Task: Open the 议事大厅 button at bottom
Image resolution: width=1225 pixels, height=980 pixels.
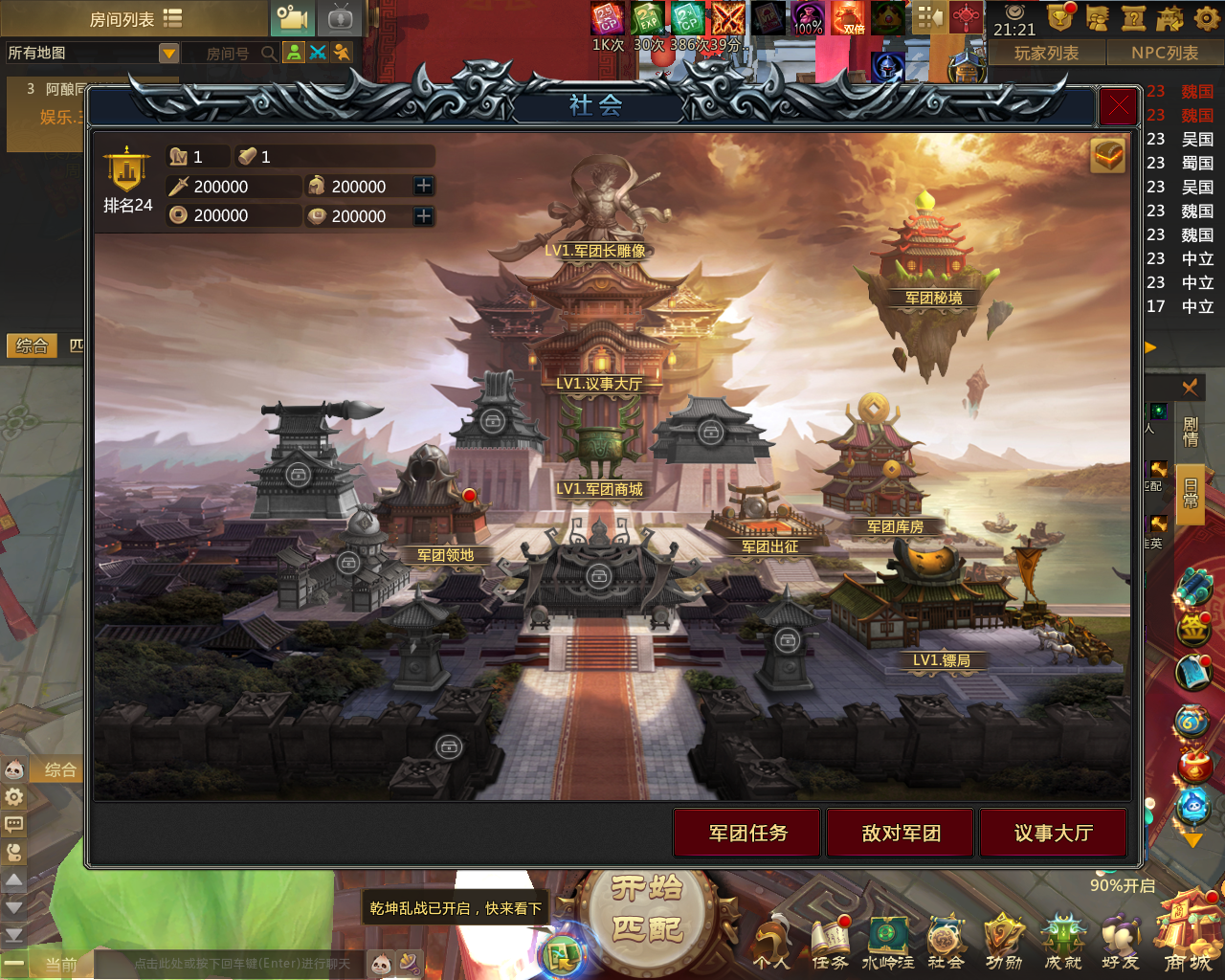Action: pyautogui.click(x=1053, y=833)
